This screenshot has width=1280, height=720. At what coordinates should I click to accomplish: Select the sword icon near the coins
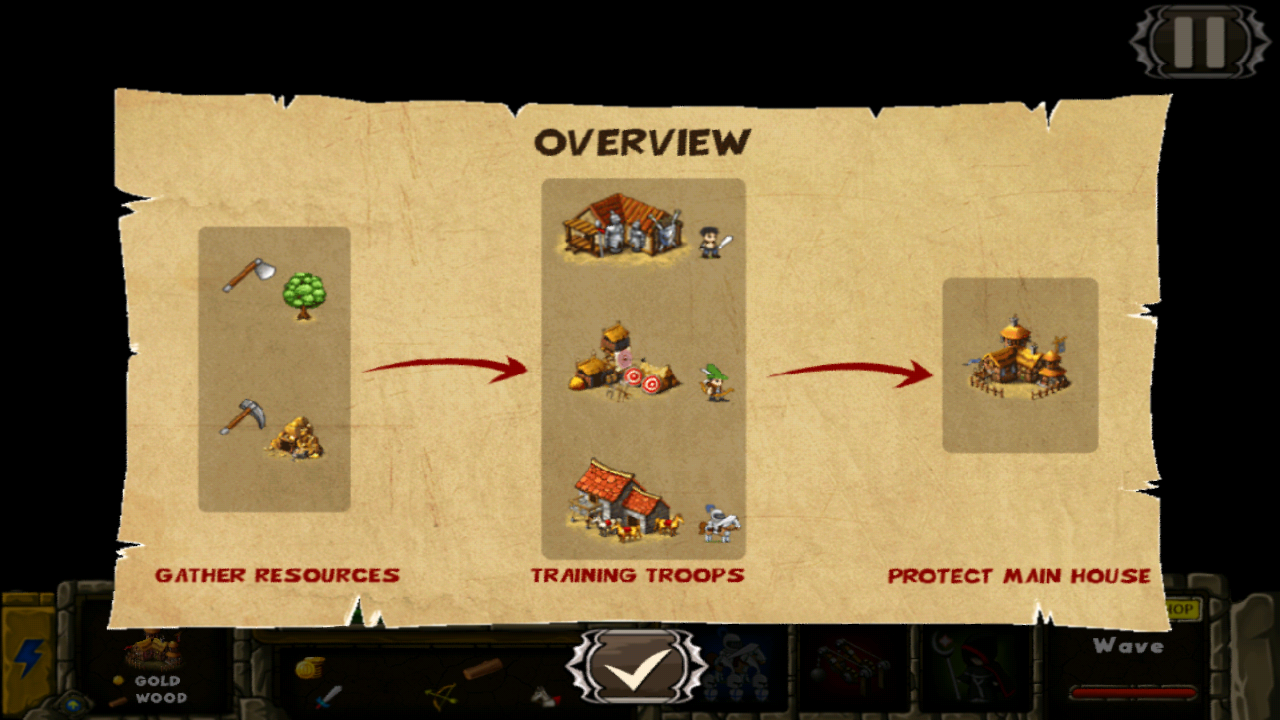click(x=330, y=695)
